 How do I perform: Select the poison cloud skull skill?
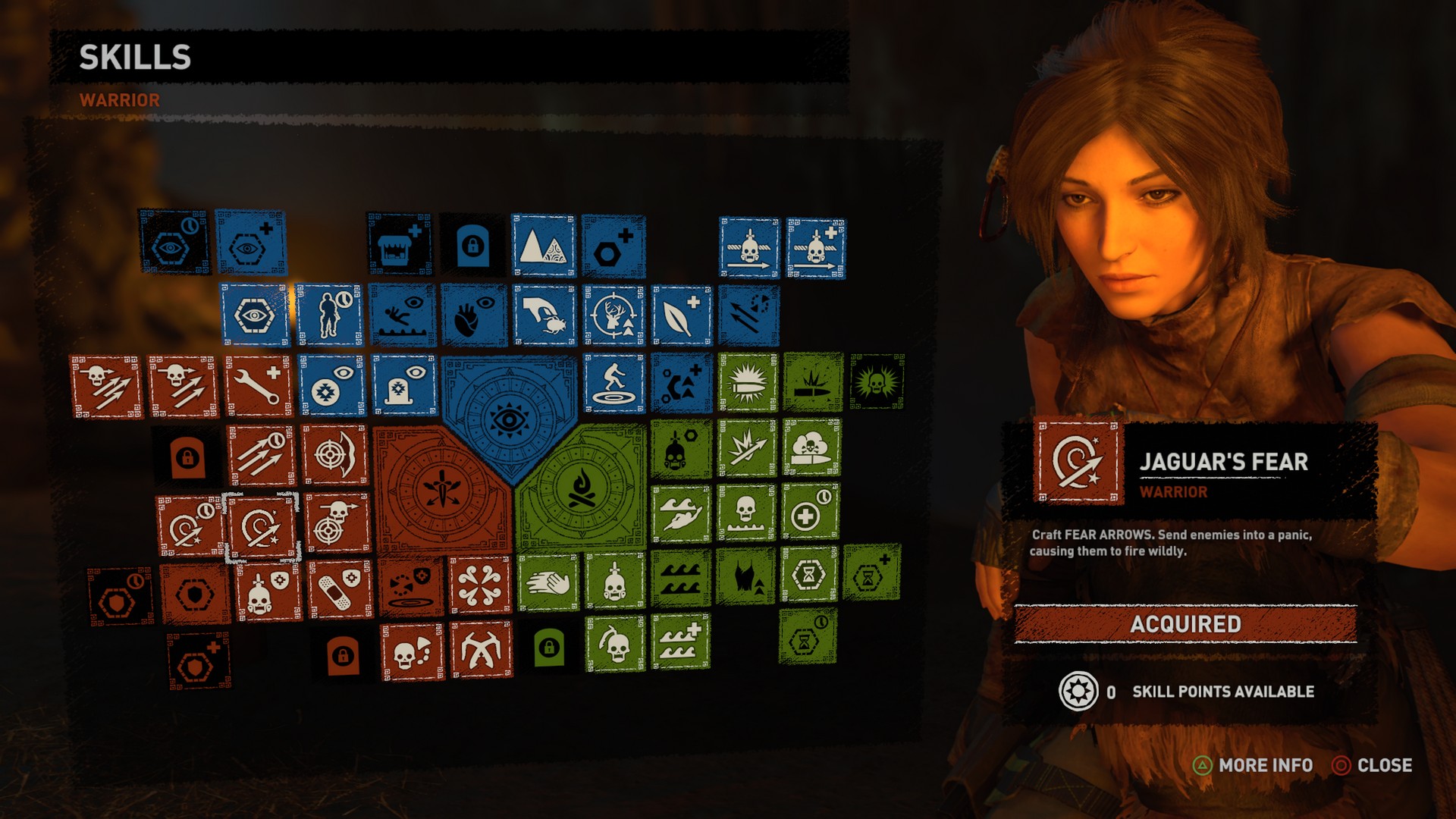coord(811,447)
